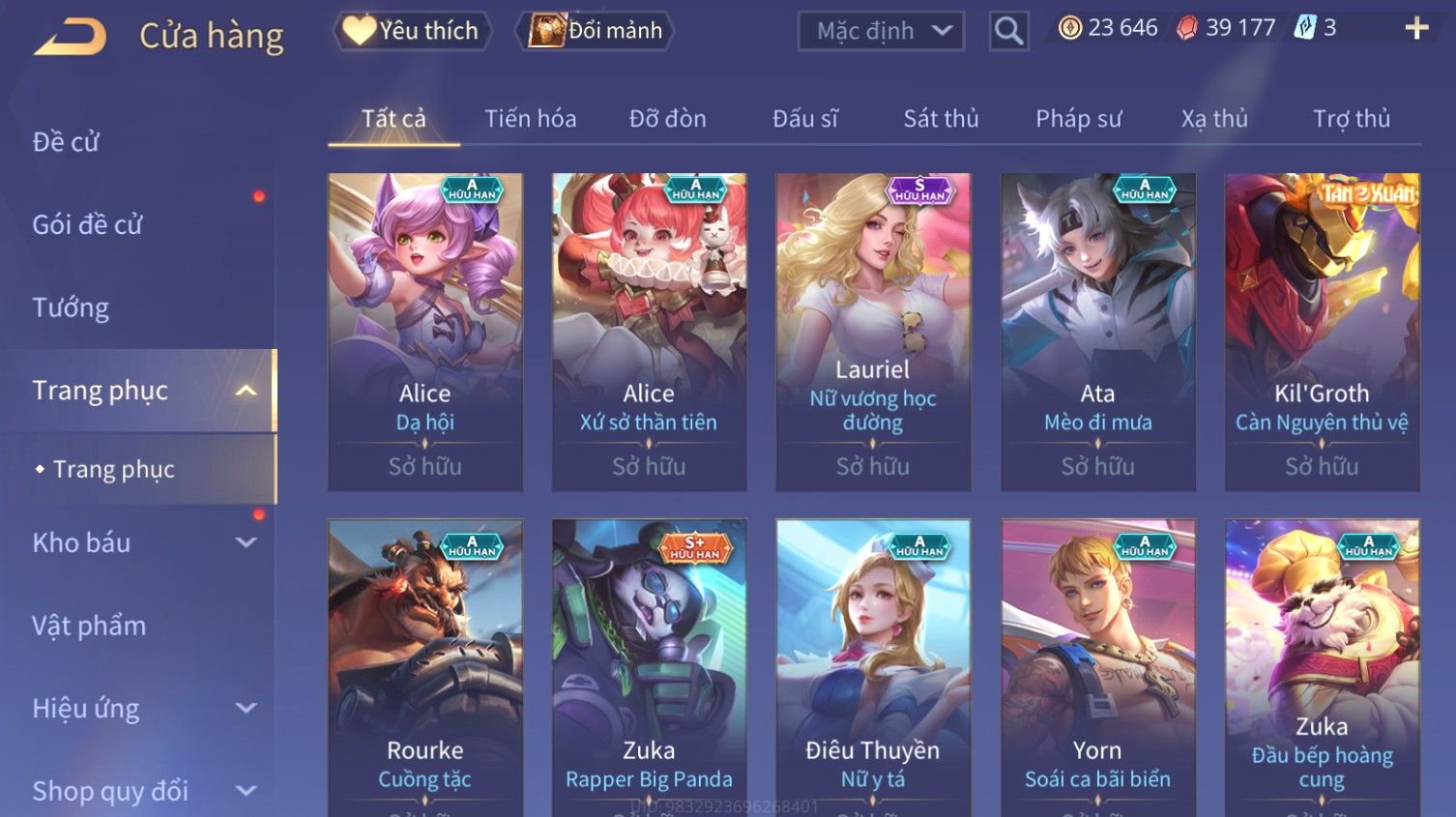The image size is (1456, 817).
Task: Open the Xạ thủ tab
Action: pyautogui.click(x=1214, y=119)
